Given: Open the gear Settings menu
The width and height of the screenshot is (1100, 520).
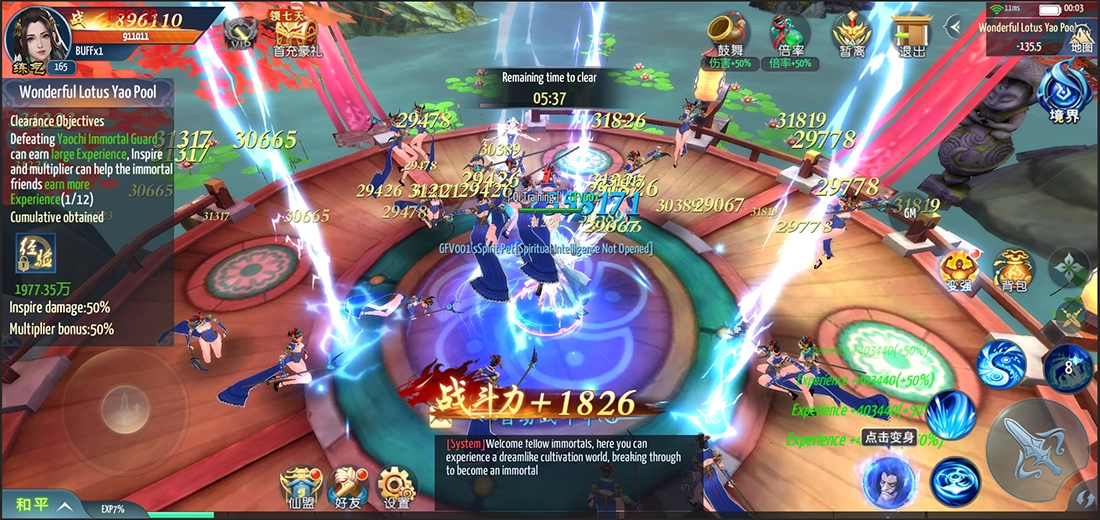Looking at the screenshot, I should [x=397, y=487].
